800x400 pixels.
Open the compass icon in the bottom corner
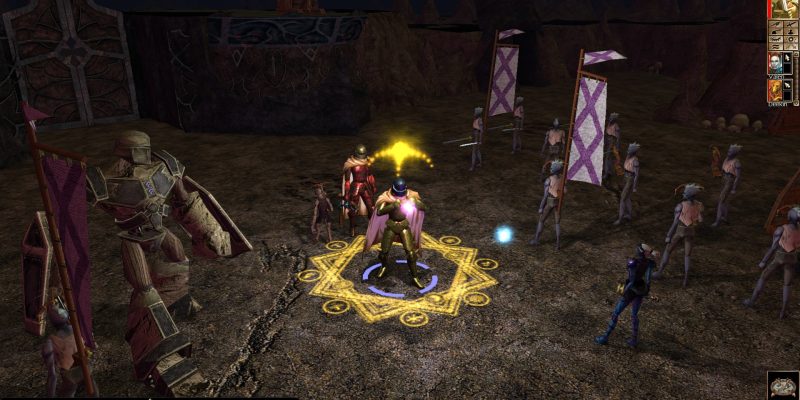(x=783, y=385)
